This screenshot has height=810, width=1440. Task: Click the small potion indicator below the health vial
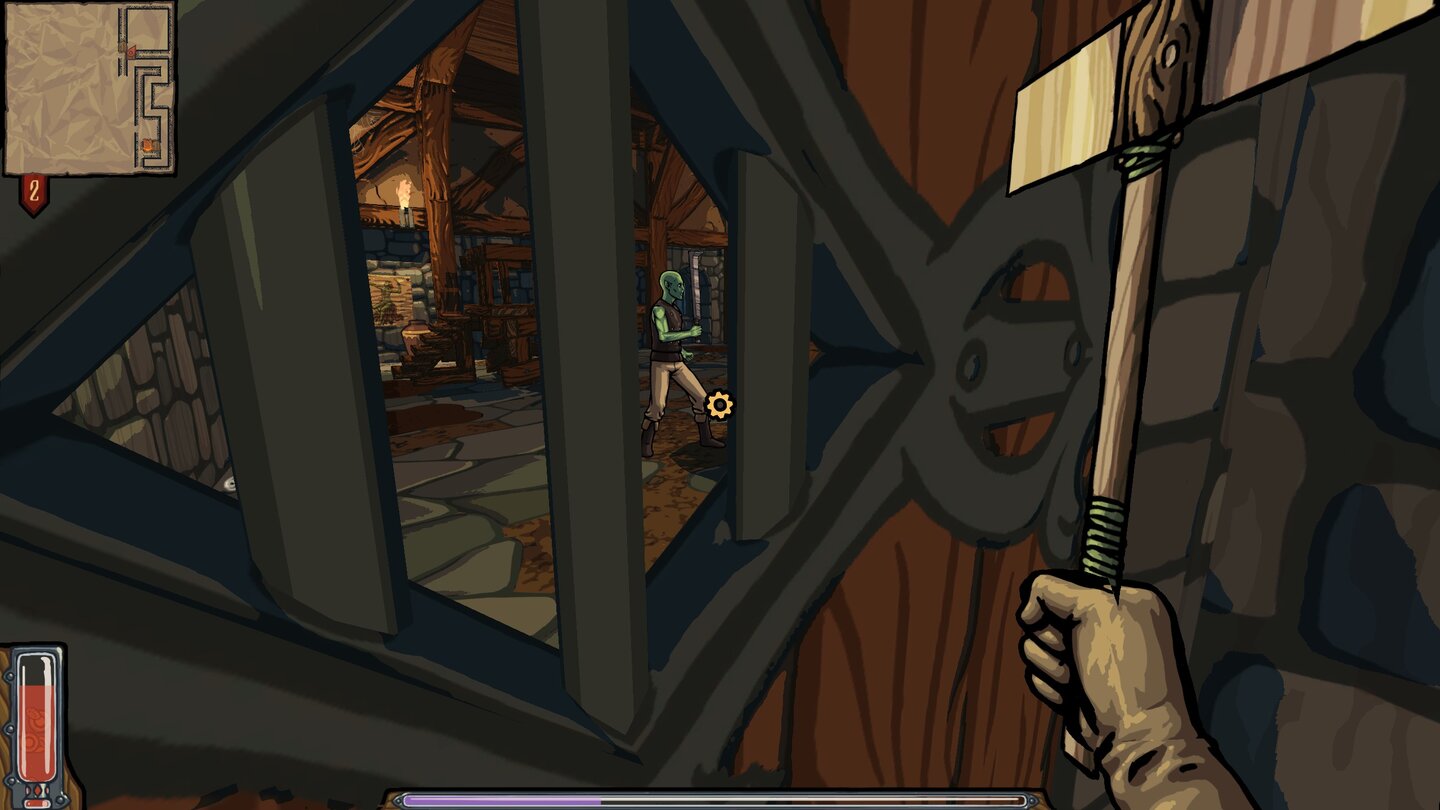36,802
